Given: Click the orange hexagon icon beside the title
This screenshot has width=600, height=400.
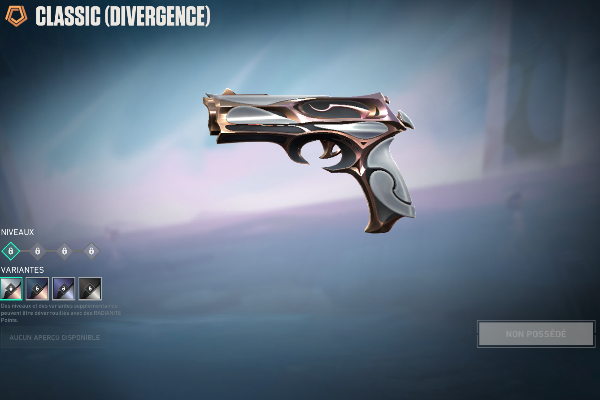Looking at the screenshot, I should 16,16.
